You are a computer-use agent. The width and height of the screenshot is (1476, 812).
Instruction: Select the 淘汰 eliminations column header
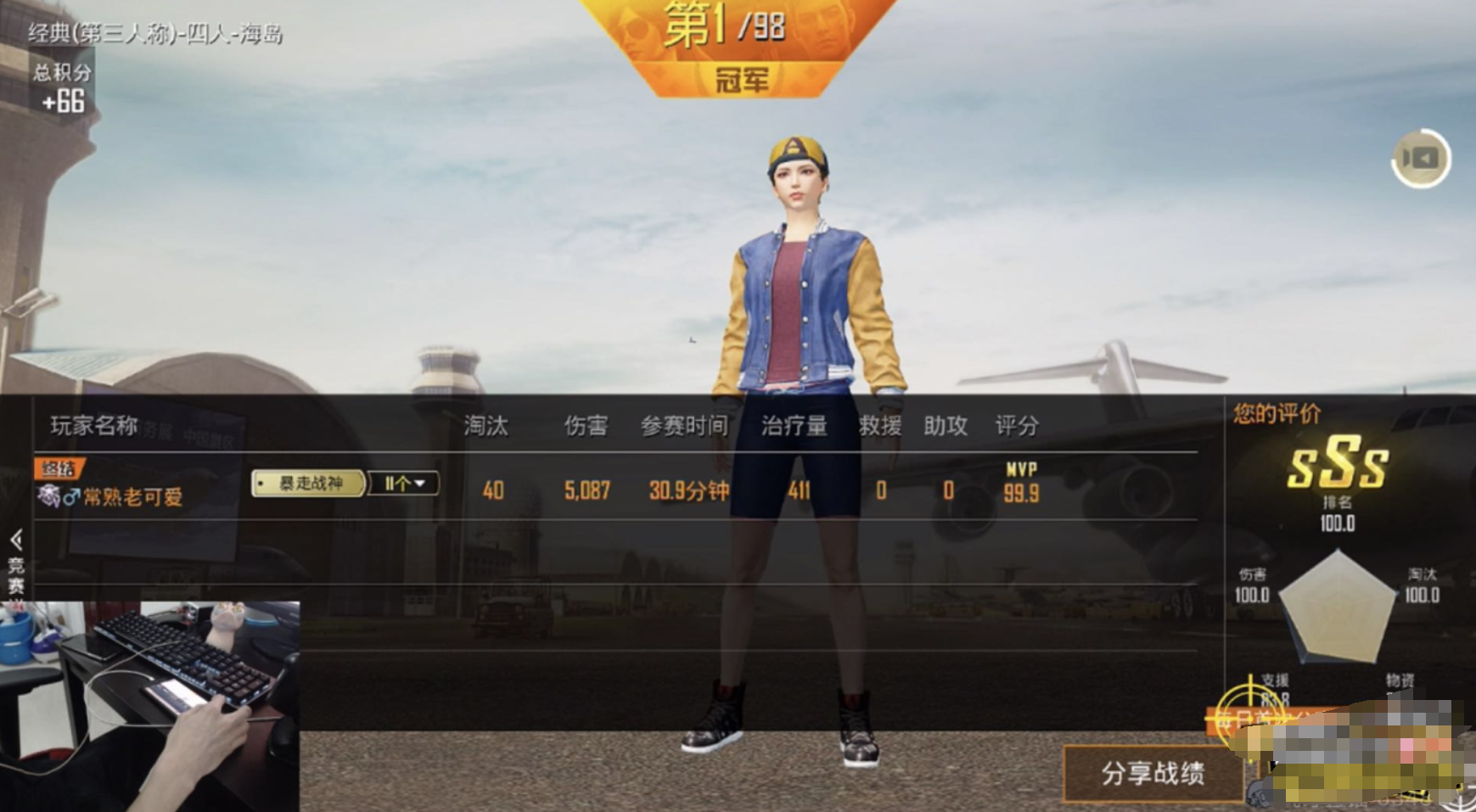[x=485, y=428]
